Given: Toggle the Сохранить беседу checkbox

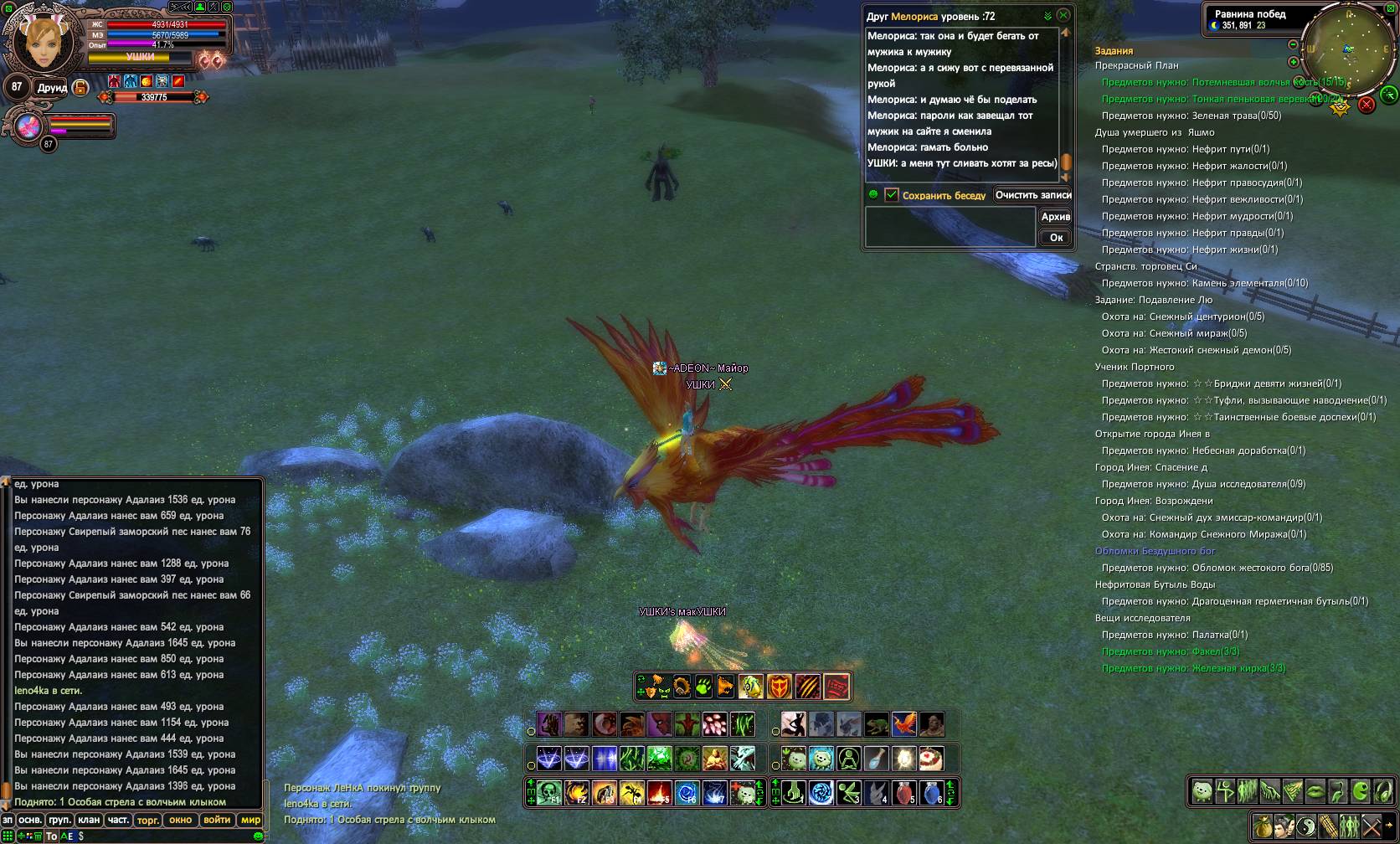Looking at the screenshot, I should pyautogui.click(x=892, y=195).
